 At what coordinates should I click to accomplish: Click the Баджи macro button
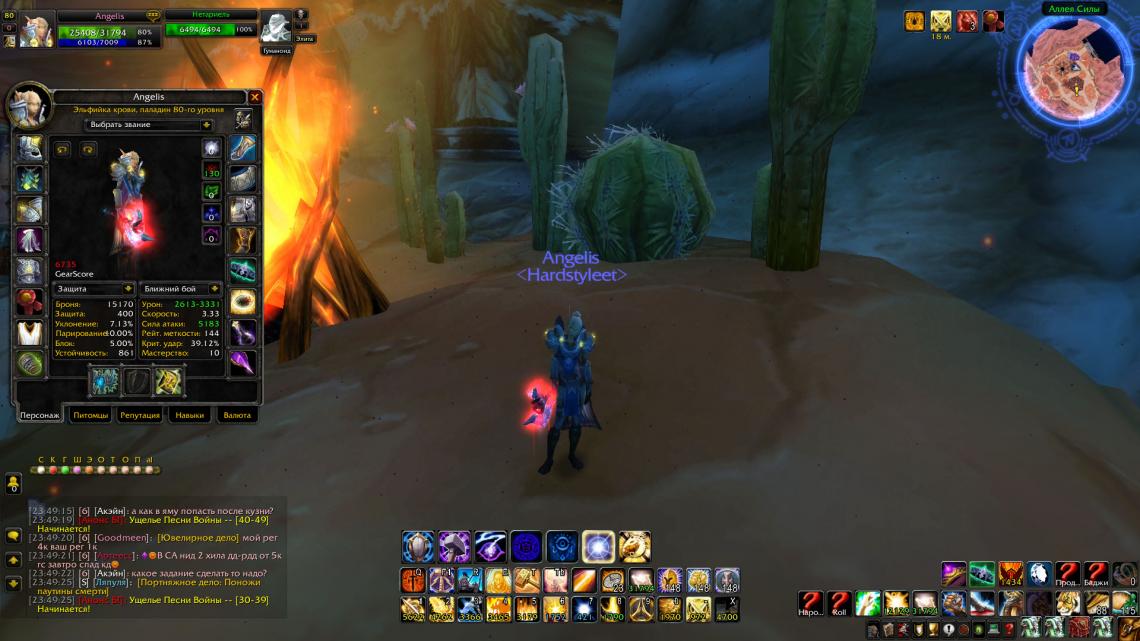pos(1097,574)
